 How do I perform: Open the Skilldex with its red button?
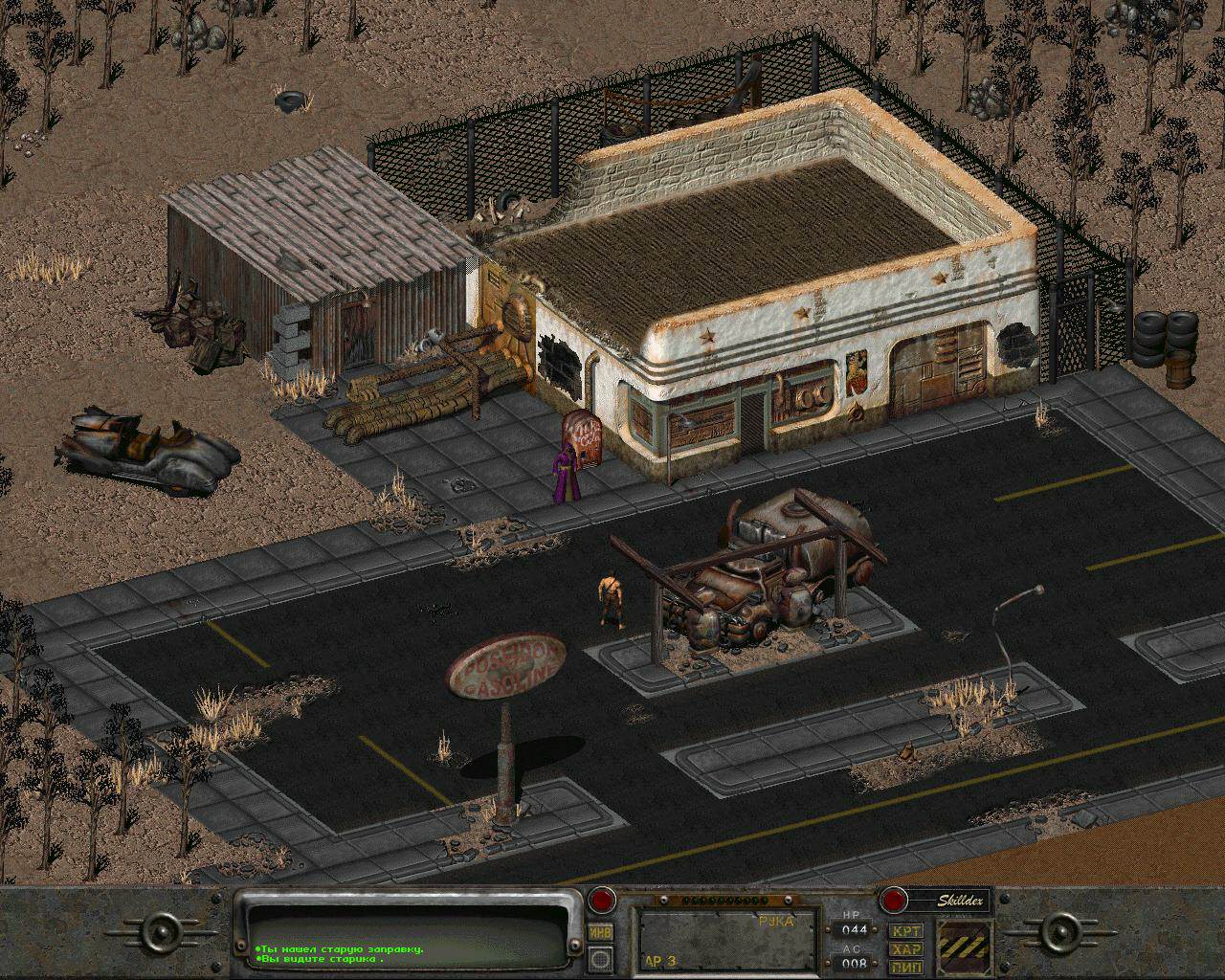coord(893,900)
